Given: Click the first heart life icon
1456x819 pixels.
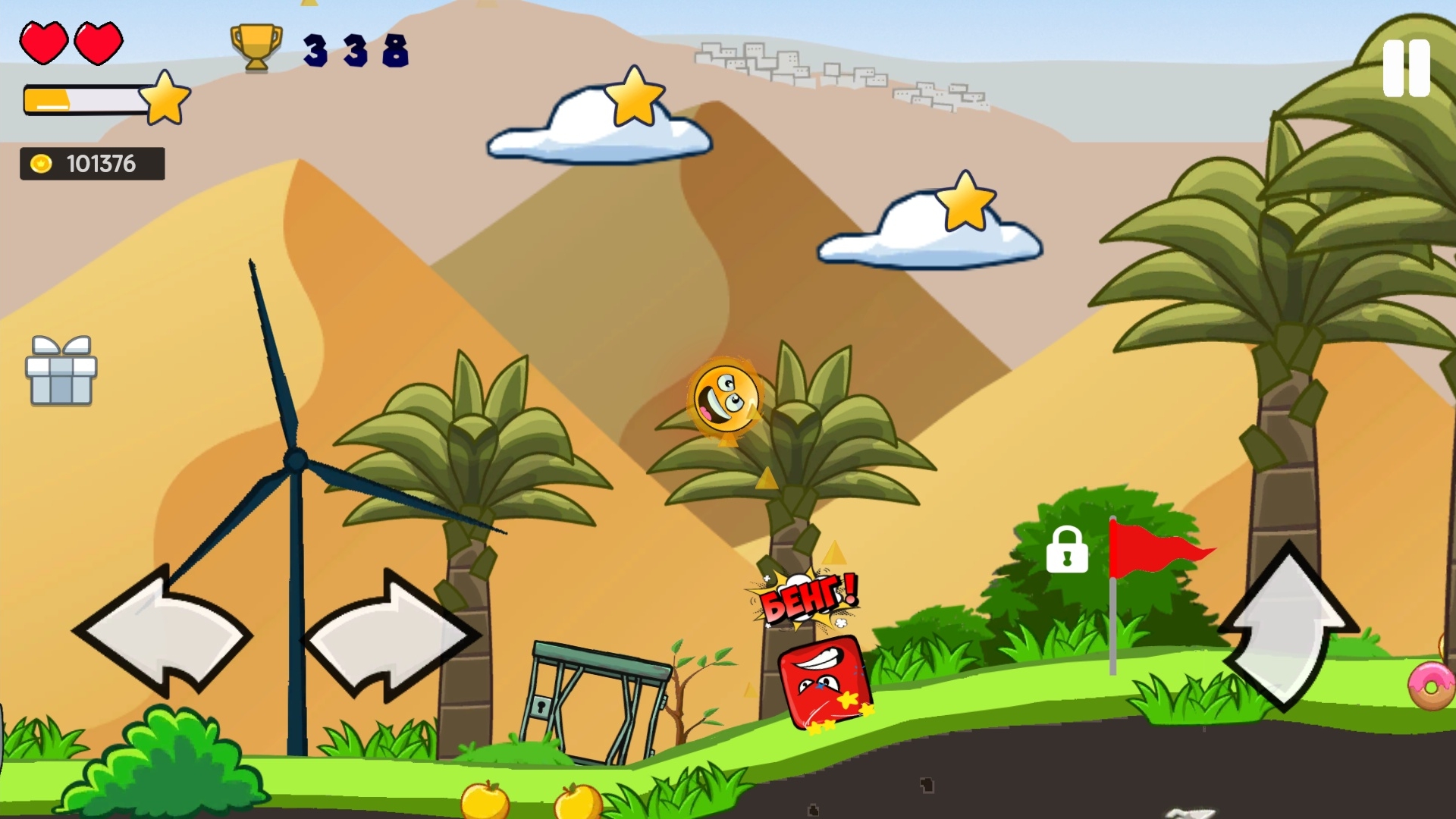Looking at the screenshot, I should coord(43,43).
